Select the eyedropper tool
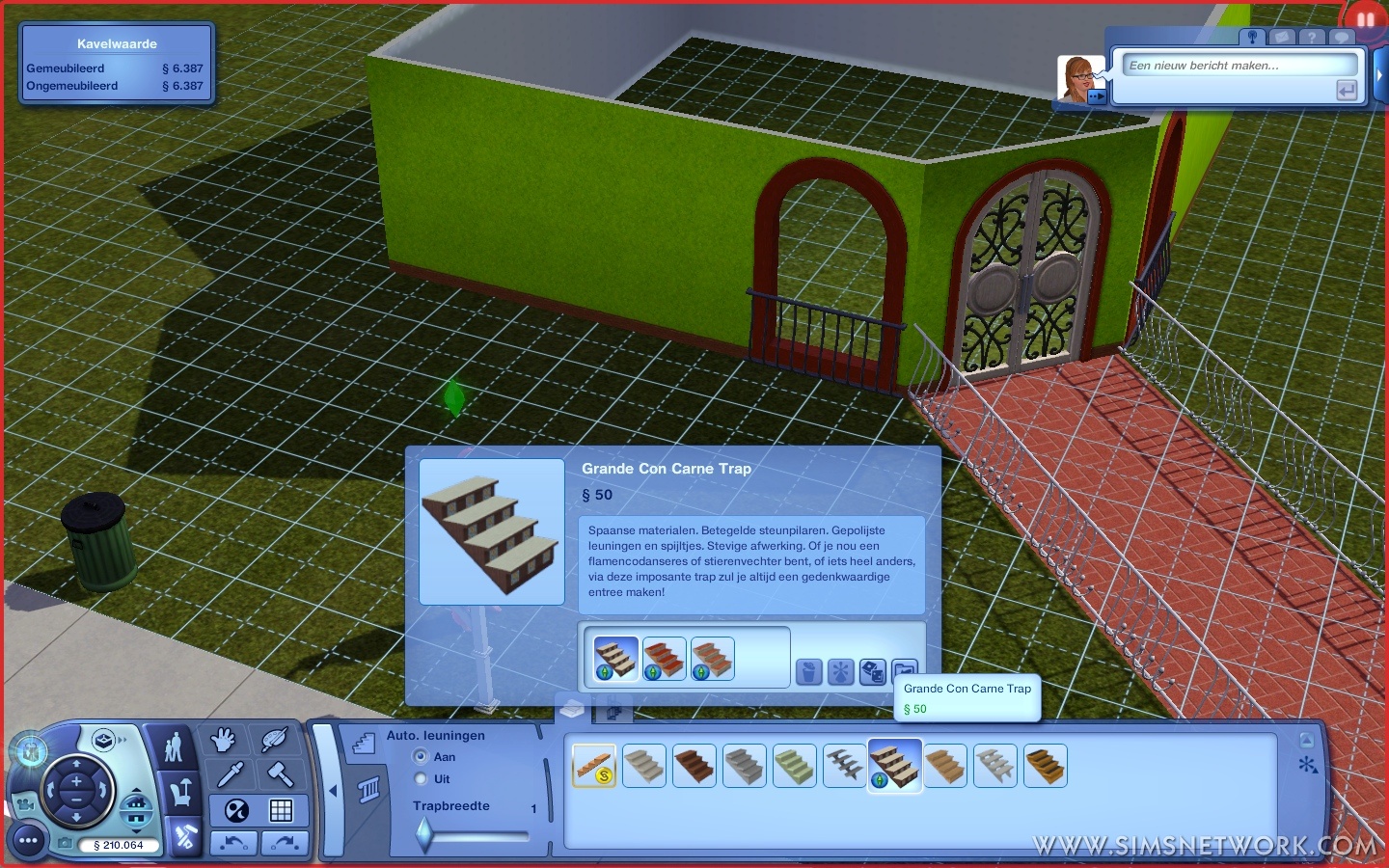The height and width of the screenshot is (868, 1389). (x=231, y=774)
